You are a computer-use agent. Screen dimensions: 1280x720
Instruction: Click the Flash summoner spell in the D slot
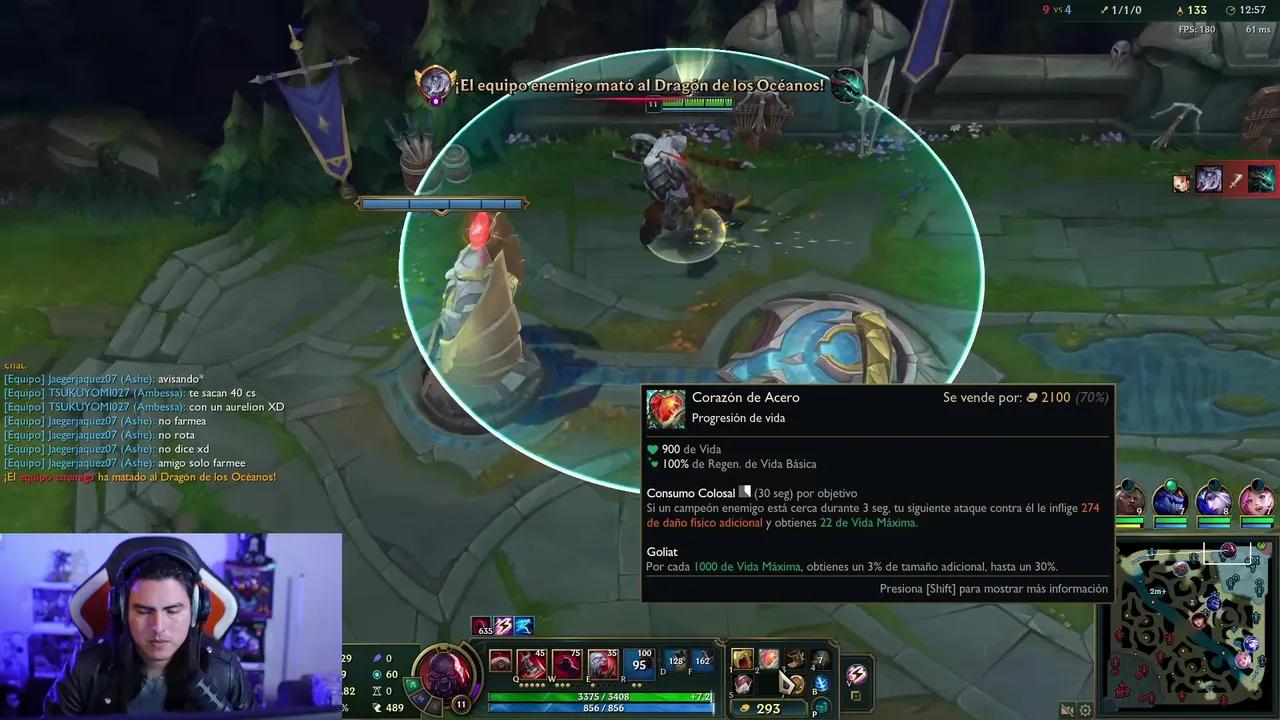[x=677, y=661]
